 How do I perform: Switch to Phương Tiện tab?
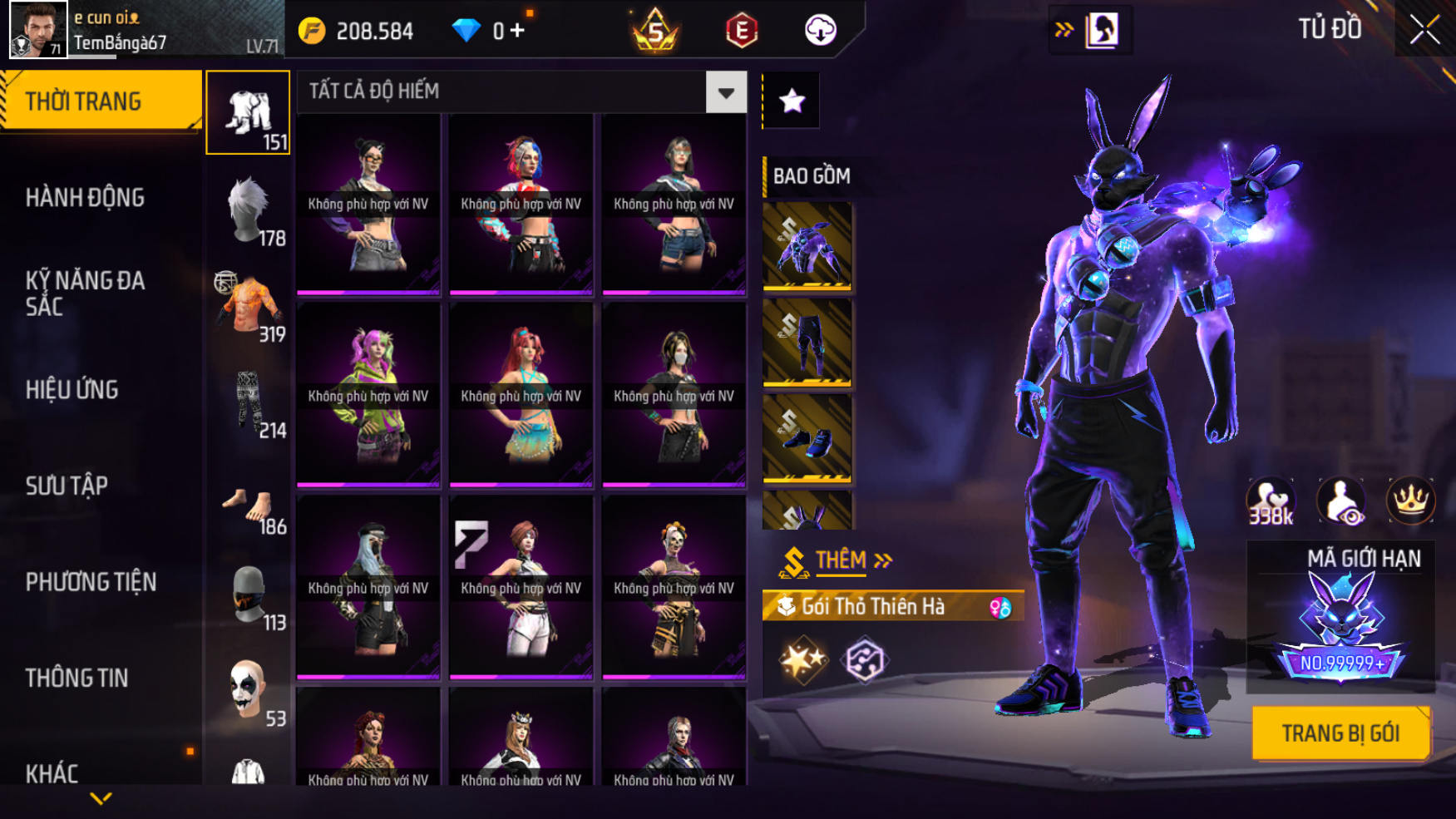click(91, 582)
